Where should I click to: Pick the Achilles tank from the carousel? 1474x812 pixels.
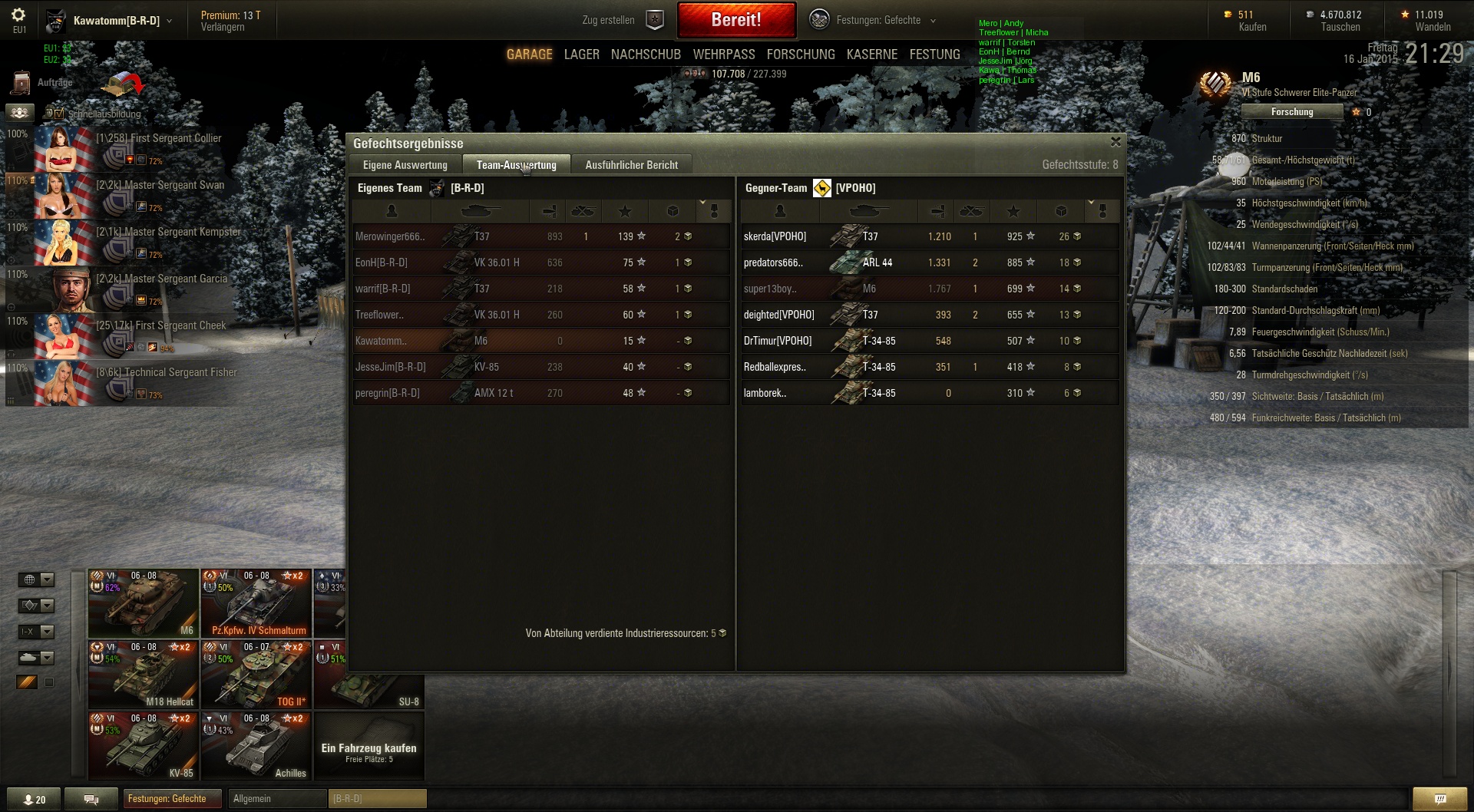point(256,746)
